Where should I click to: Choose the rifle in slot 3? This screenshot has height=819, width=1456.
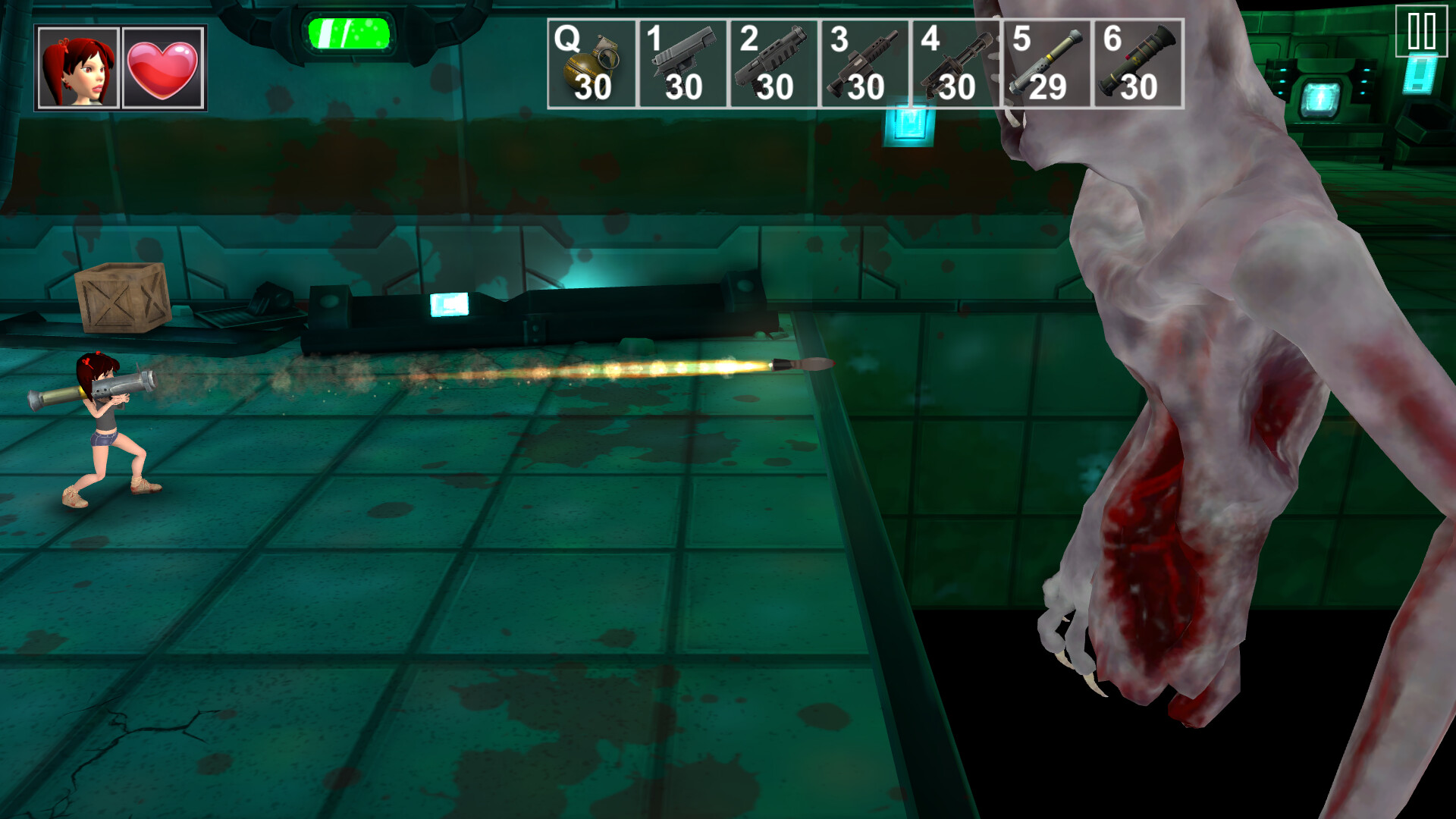click(x=867, y=57)
